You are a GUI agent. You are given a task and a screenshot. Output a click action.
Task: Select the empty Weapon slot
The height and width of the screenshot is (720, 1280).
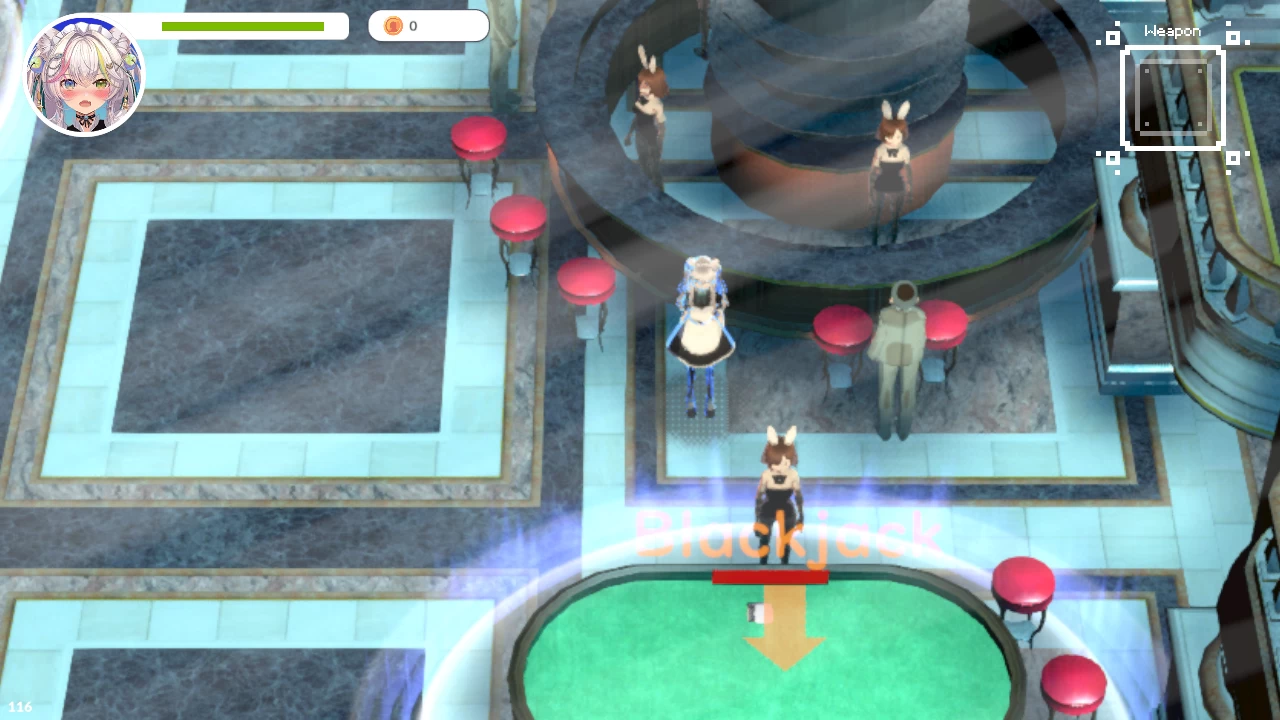tap(1173, 98)
